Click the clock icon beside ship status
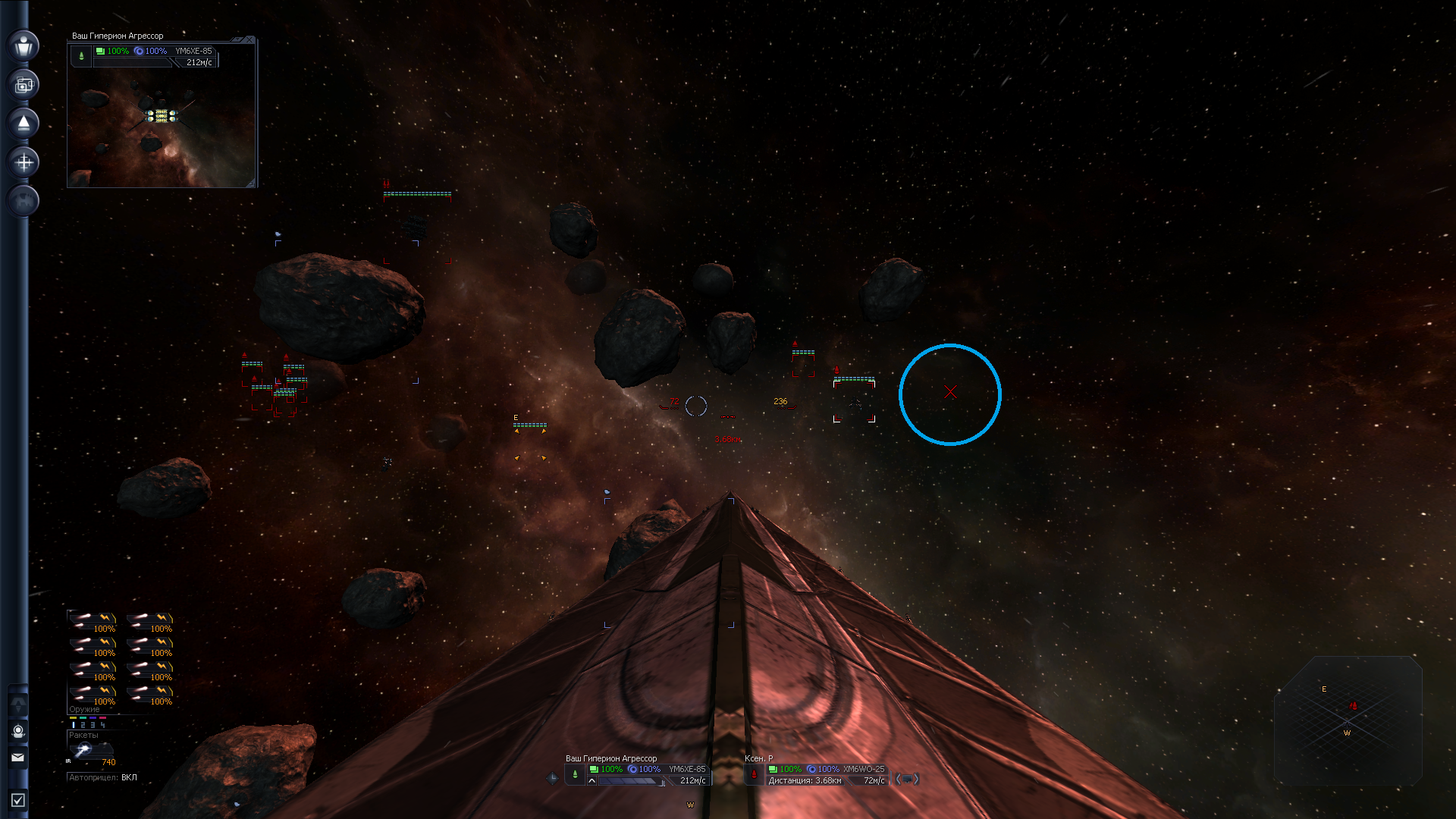 (x=552, y=778)
